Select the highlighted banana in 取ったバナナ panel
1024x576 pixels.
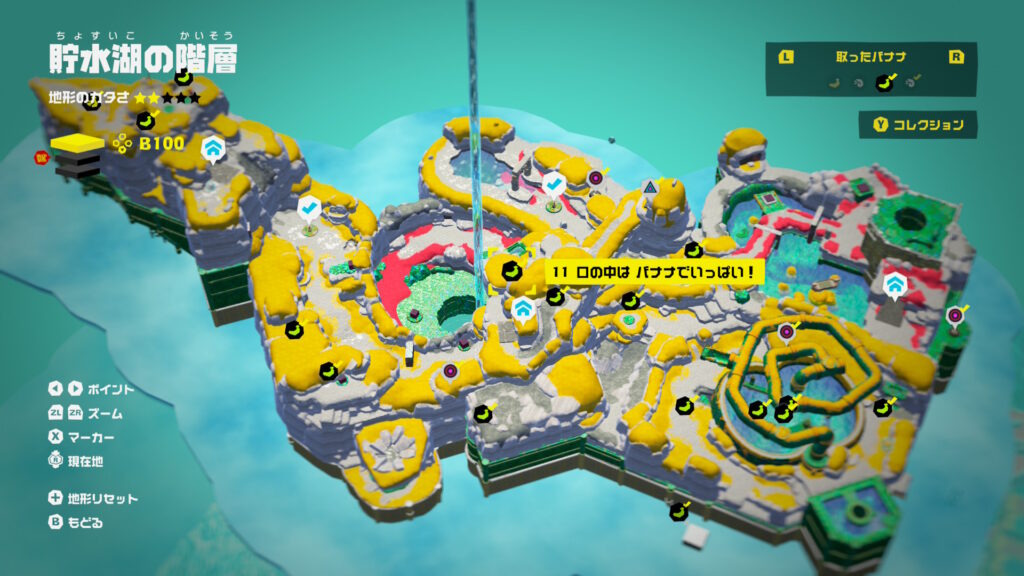point(883,83)
